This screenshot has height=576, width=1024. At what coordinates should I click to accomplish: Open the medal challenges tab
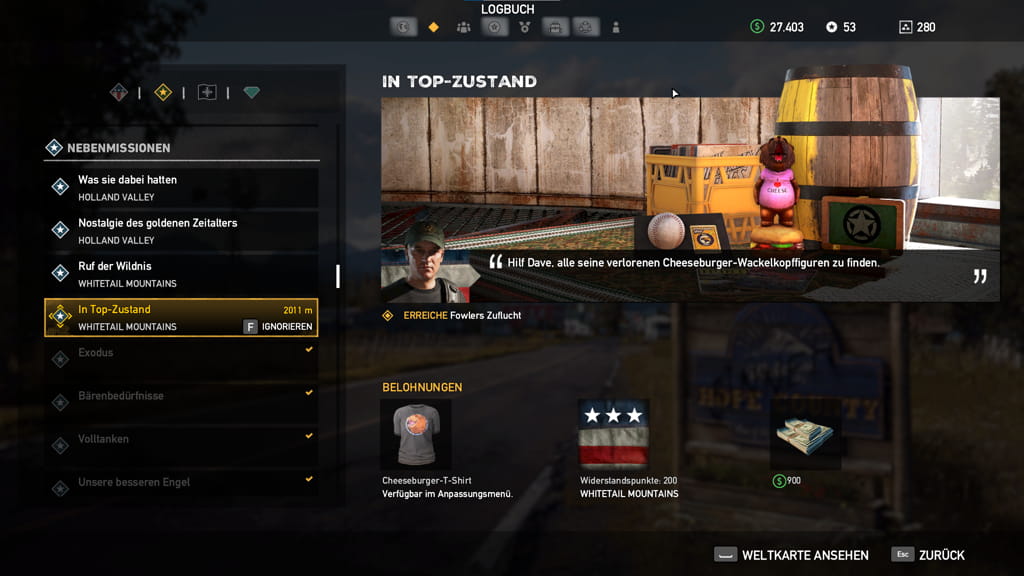525,27
